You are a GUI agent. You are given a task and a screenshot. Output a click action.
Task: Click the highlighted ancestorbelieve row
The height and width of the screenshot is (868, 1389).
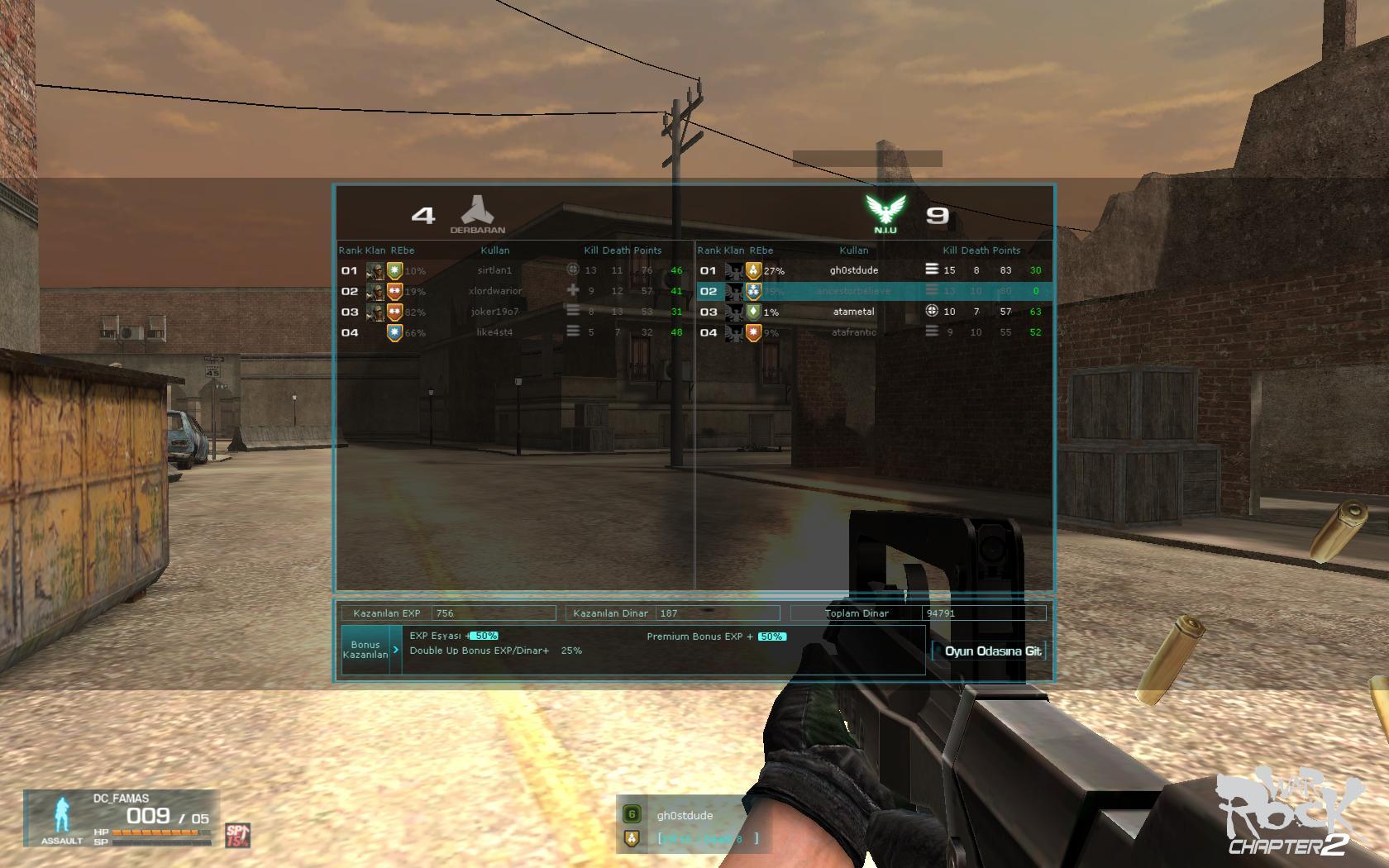click(x=853, y=291)
